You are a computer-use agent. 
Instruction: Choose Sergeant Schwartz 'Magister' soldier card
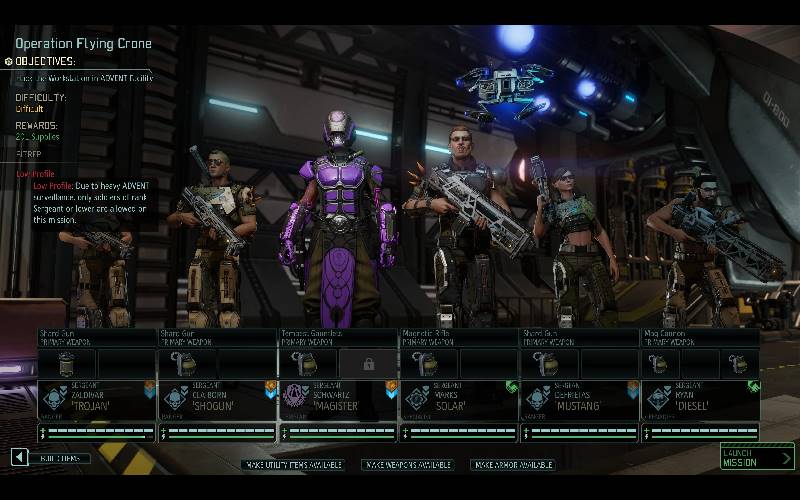[338, 400]
